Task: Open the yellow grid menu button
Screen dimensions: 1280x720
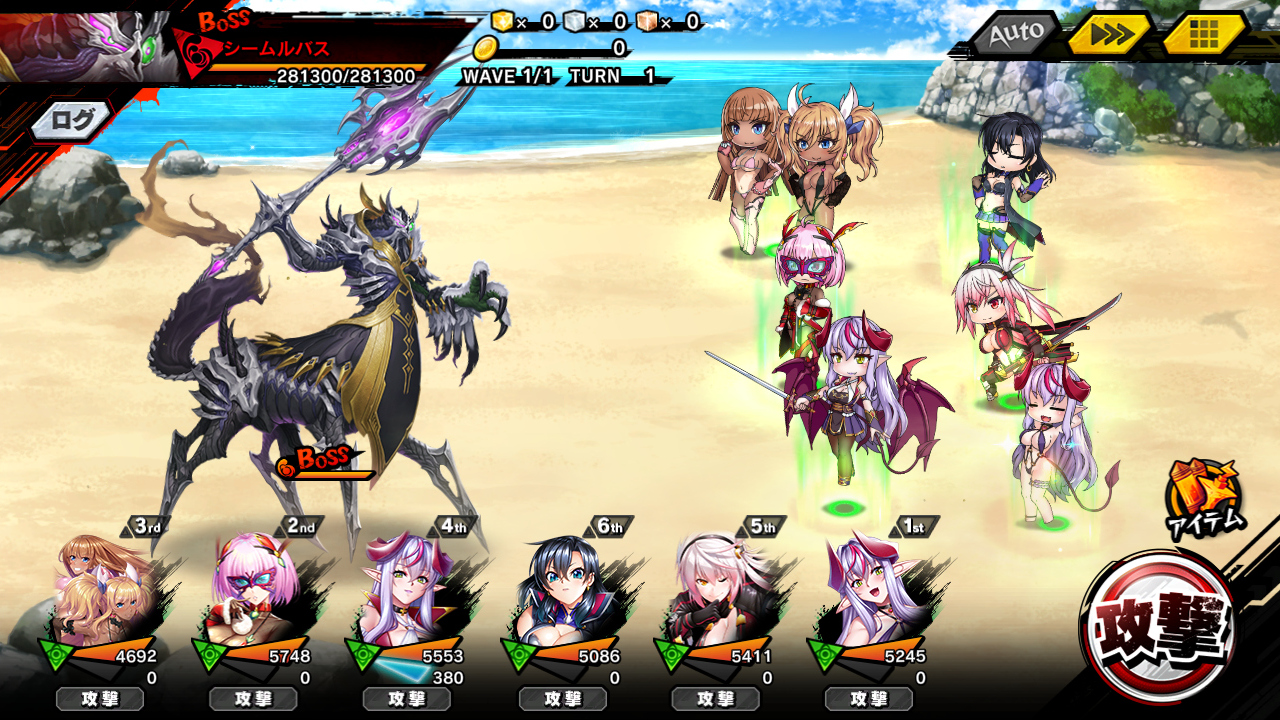Action: click(1204, 35)
